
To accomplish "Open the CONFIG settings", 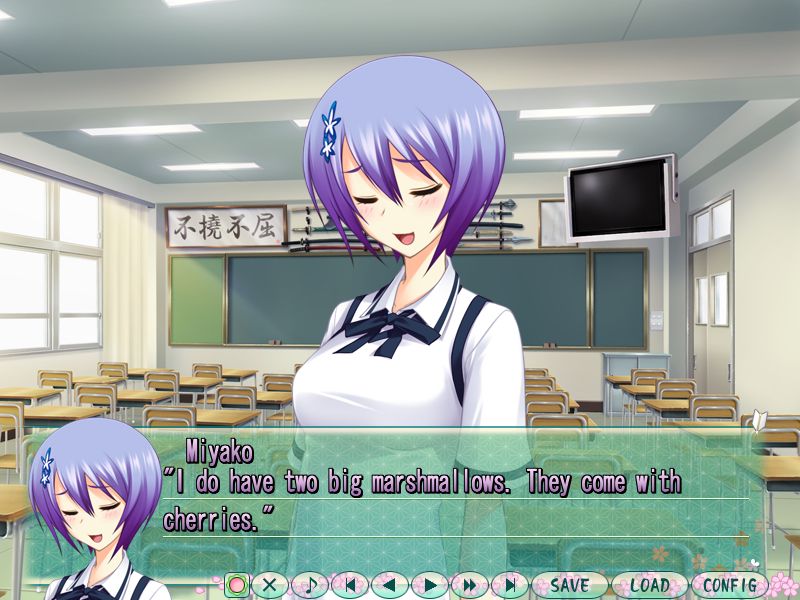I will (x=729, y=585).
